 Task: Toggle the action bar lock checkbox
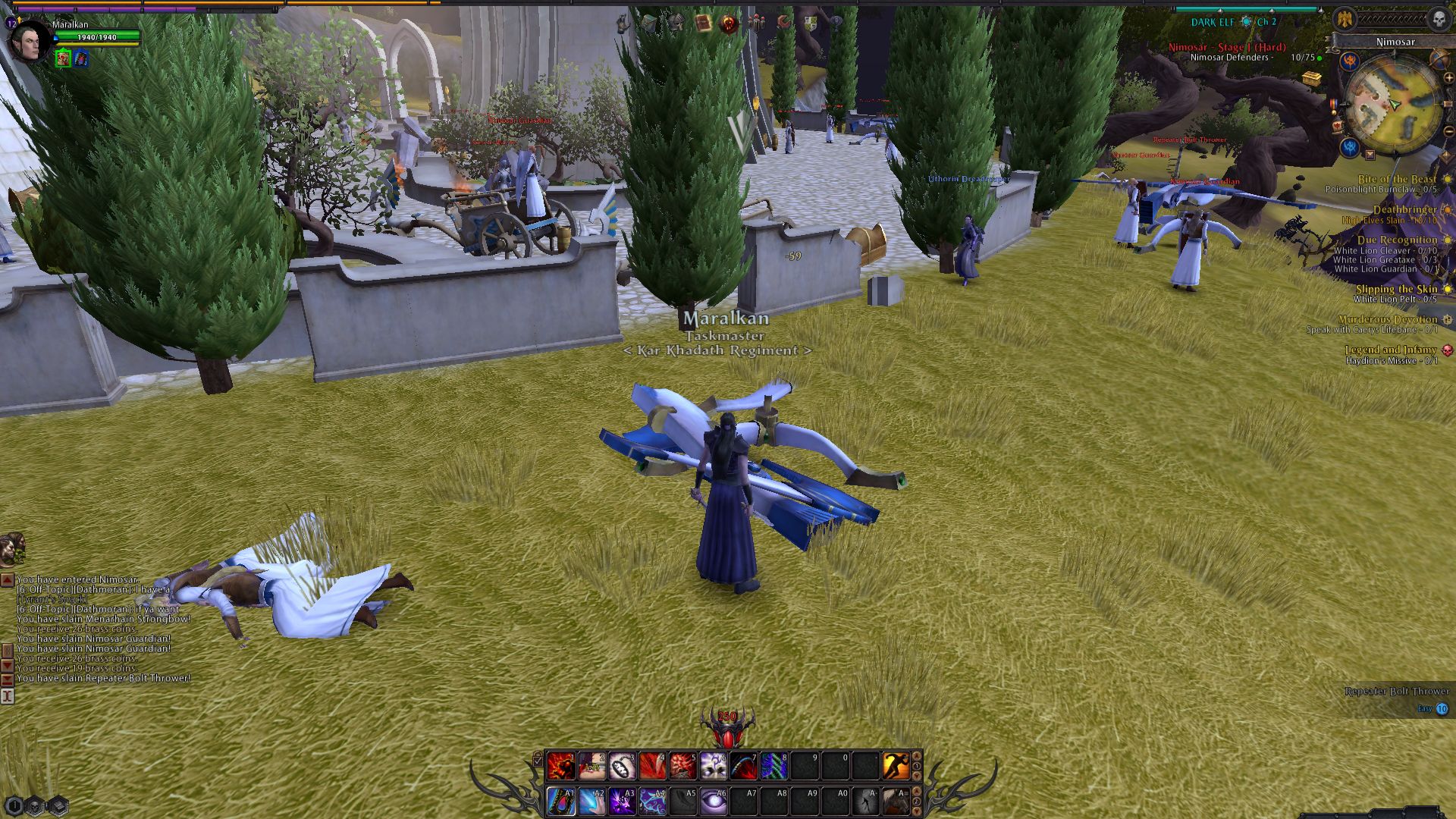click(x=538, y=761)
